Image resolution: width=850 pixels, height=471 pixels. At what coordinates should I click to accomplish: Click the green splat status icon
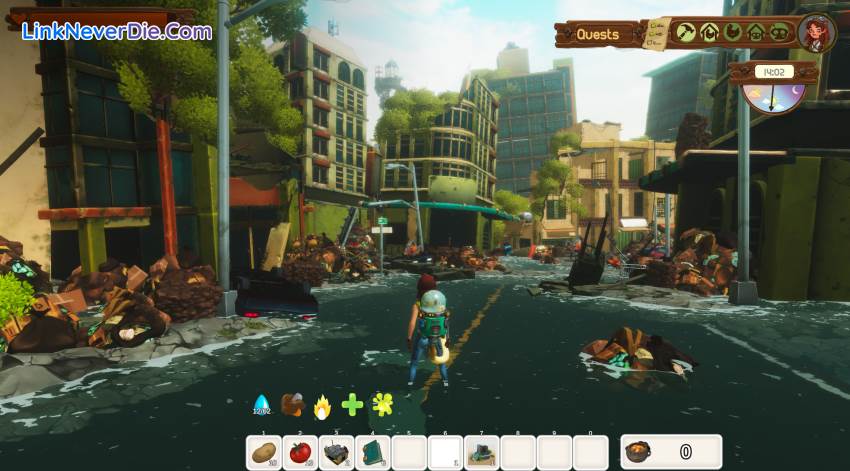(x=382, y=404)
